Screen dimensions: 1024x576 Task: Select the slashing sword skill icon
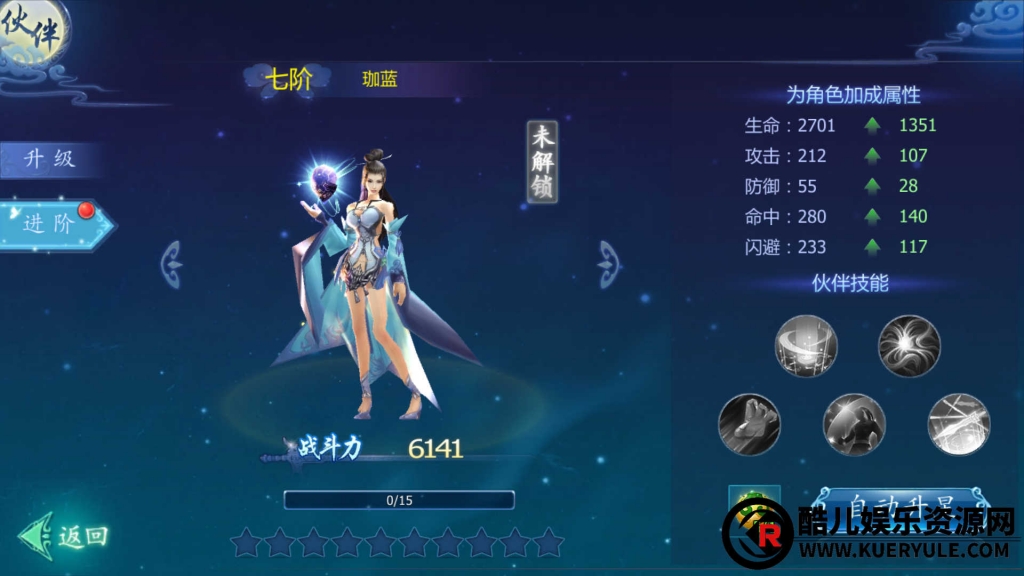tap(958, 425)
